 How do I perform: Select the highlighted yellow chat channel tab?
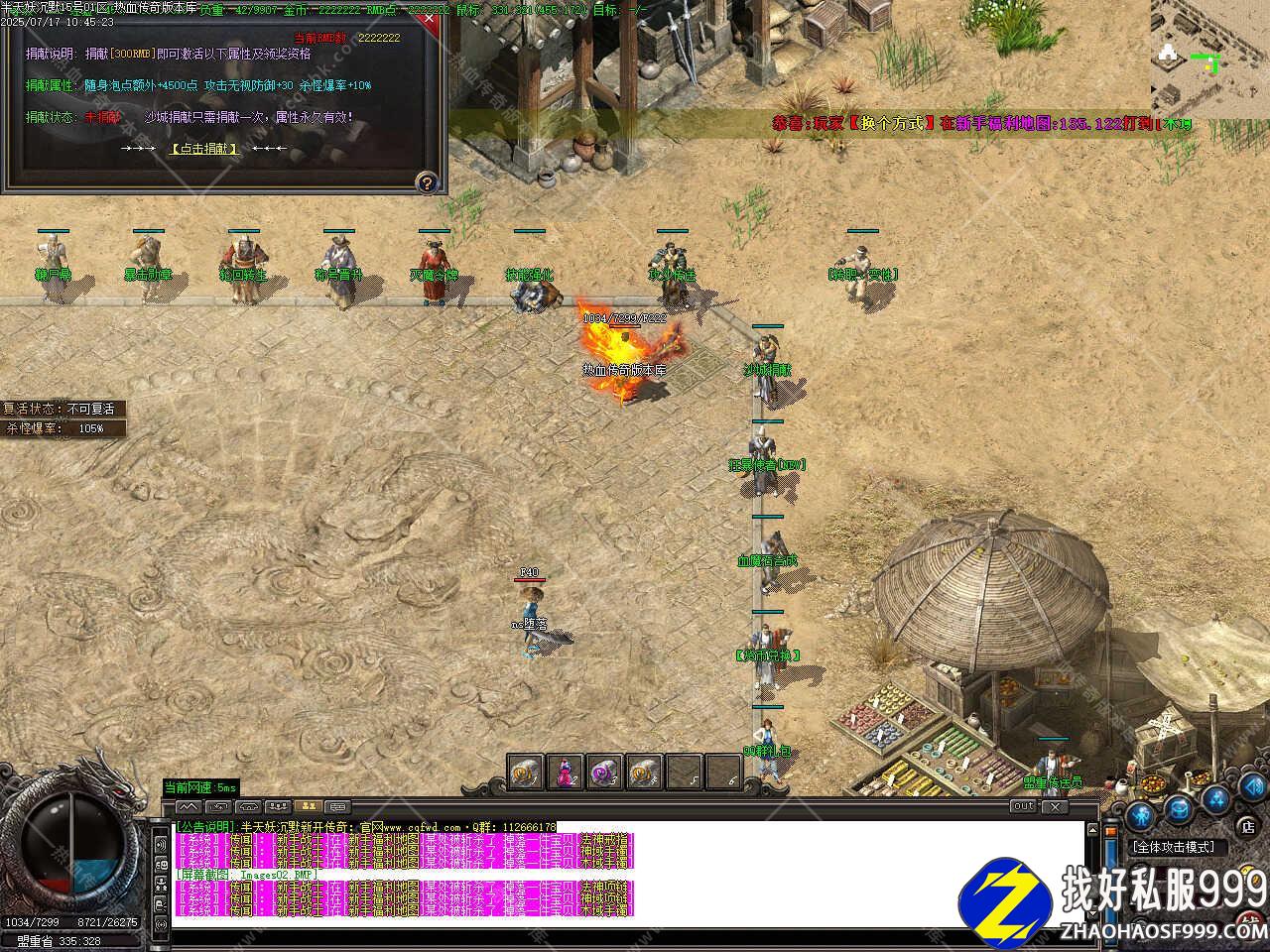308,807
